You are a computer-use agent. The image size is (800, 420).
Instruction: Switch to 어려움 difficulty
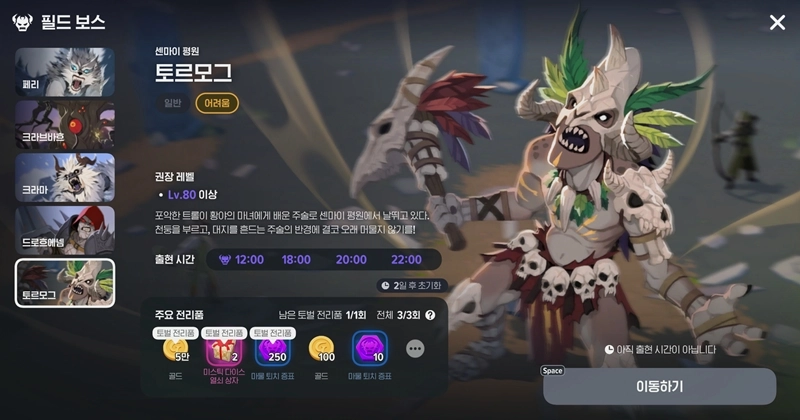(217, 103)
